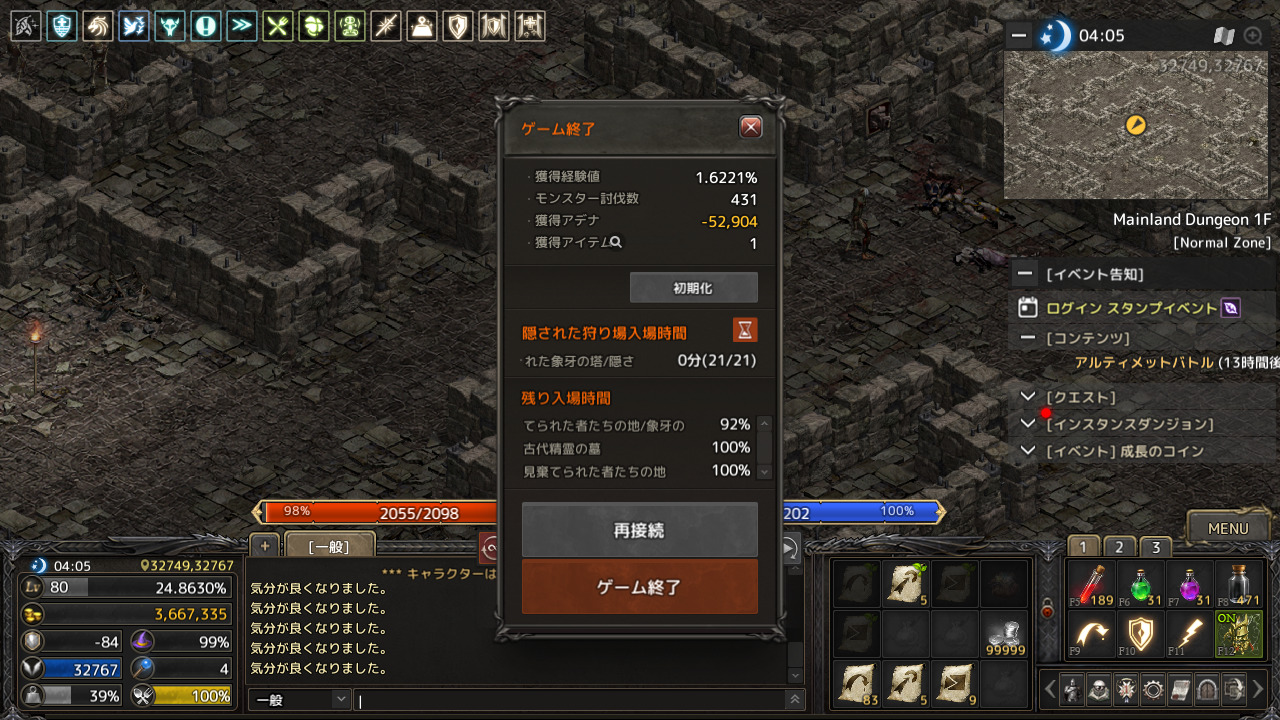This screenshot has width=1280, height=720.
Task: Minimize the minimap with the minus button
Action: point(1019,36)
